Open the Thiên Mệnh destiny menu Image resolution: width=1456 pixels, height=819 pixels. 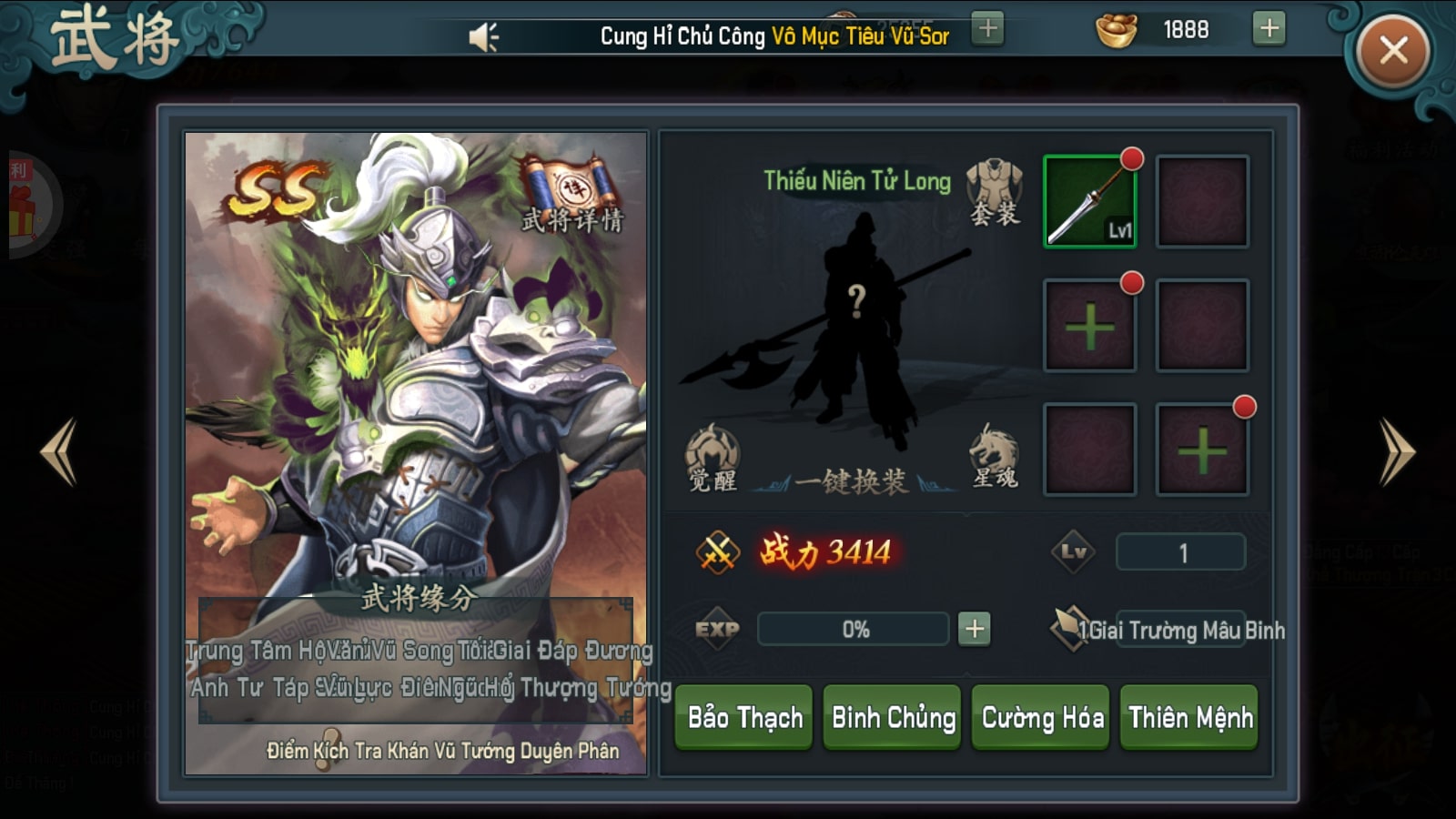[1190, 718]
